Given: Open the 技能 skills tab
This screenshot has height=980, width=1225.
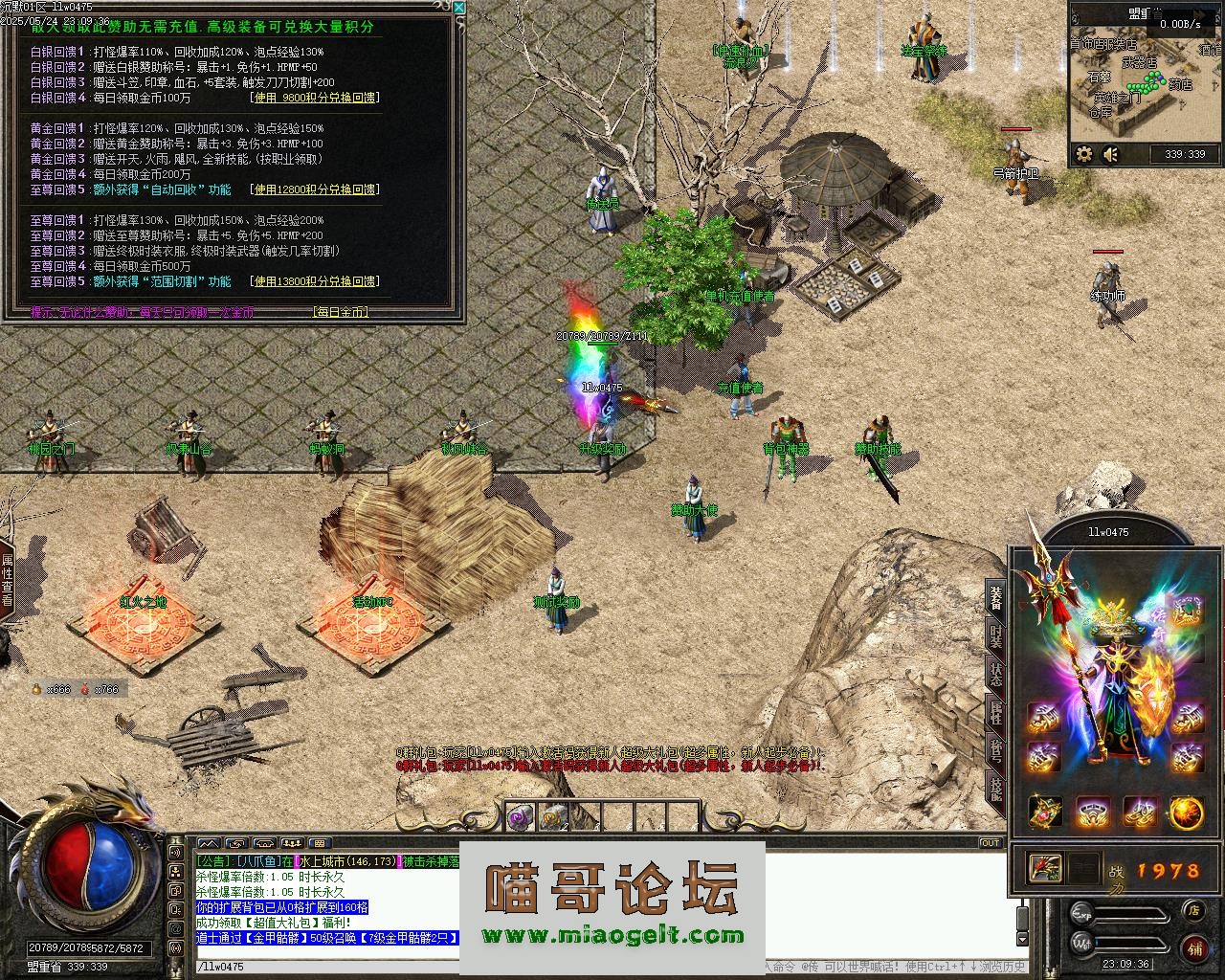Looking at the screenshot, I should coord(995,788).
